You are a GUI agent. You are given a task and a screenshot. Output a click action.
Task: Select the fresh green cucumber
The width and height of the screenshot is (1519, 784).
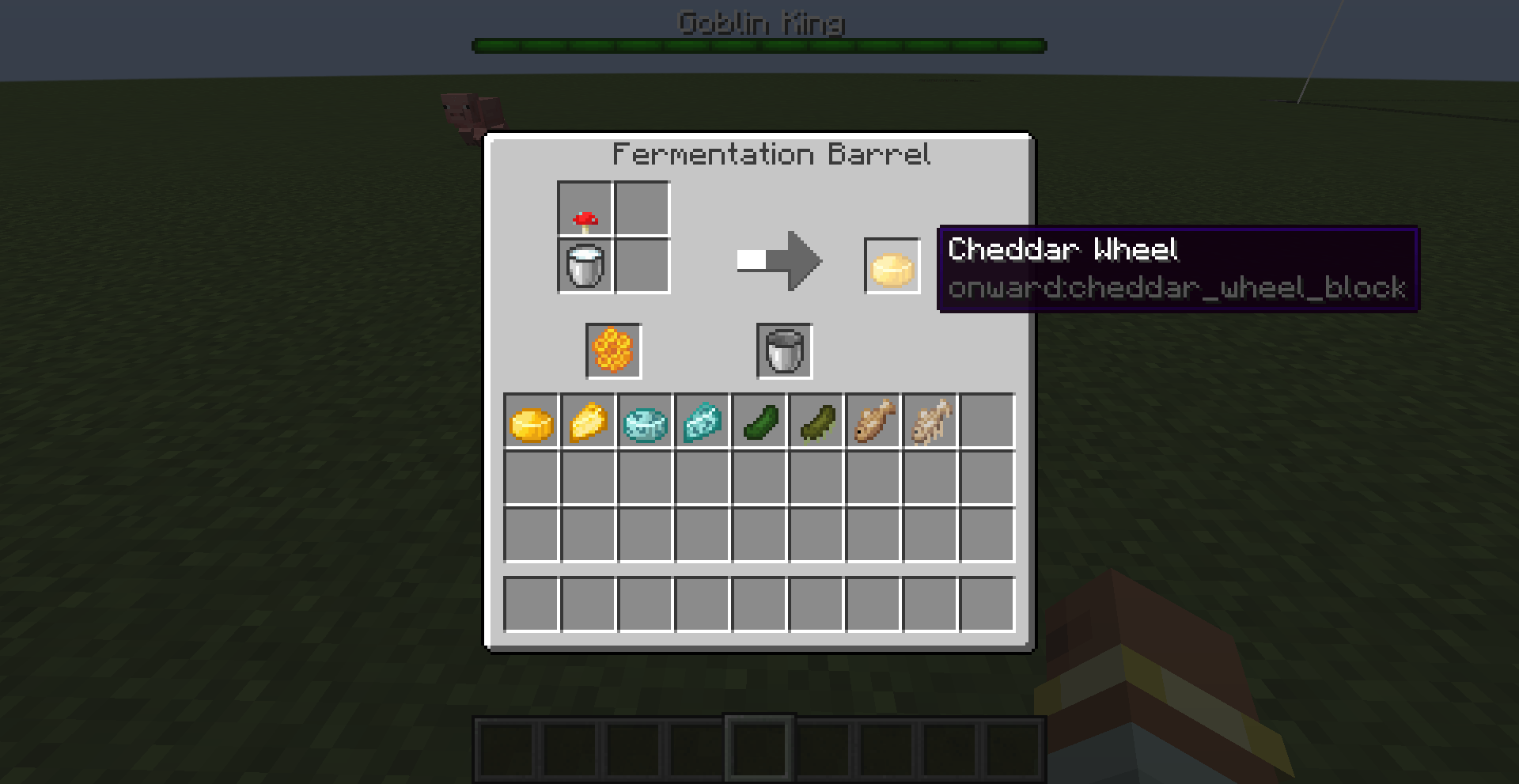[759, 422]
